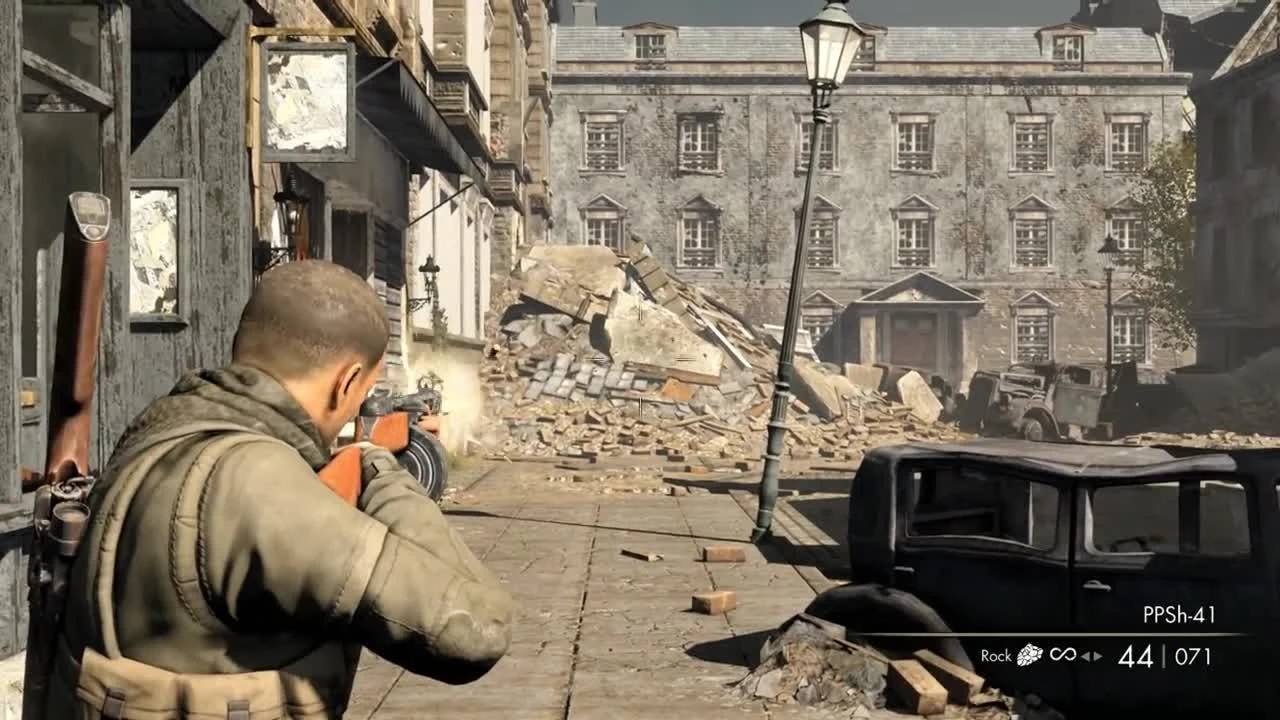Select the Rock item icon in the HUD

click(x=1028, y=655)
